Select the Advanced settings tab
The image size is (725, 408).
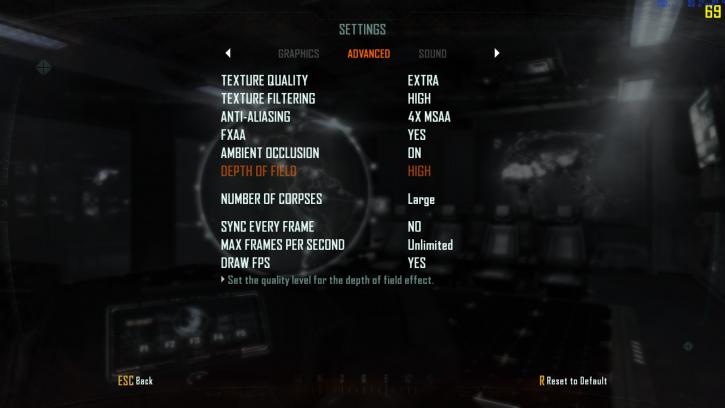[x=368, y=54]
